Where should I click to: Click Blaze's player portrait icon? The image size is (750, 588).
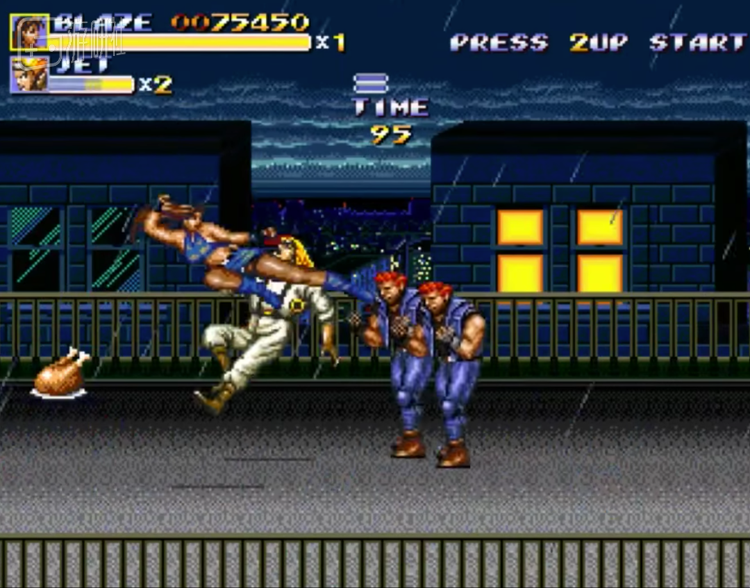click(29, 32)
